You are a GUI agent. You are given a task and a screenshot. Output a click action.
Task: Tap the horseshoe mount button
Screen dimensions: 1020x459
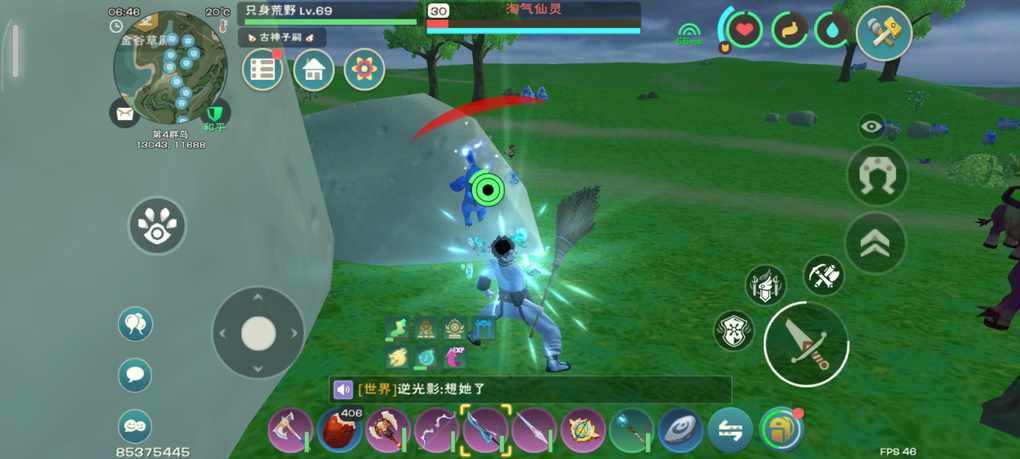(x=876, y=177)
